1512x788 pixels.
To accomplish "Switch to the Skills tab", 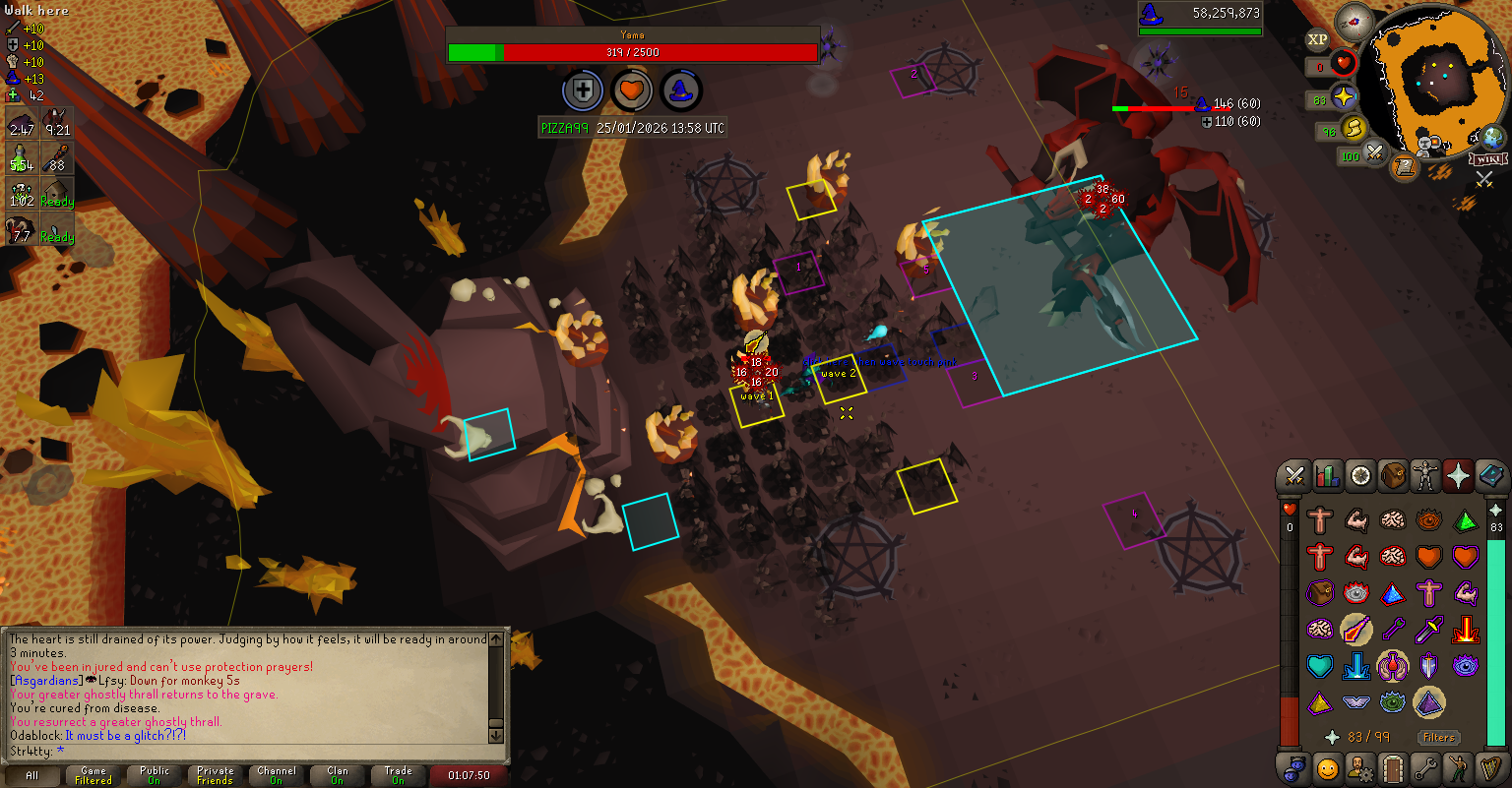I will click(x=1327, y=476).
